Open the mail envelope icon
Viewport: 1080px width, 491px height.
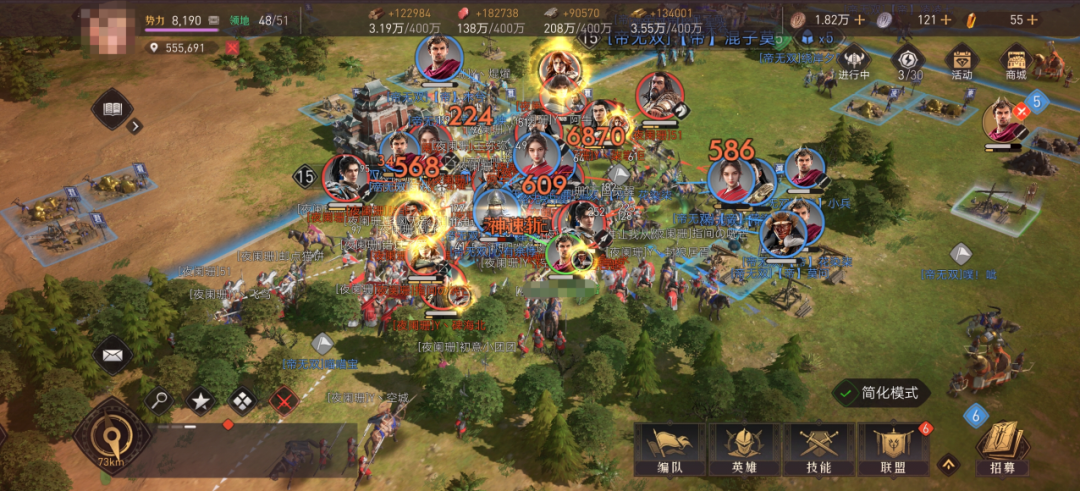(x=112, y=353)
